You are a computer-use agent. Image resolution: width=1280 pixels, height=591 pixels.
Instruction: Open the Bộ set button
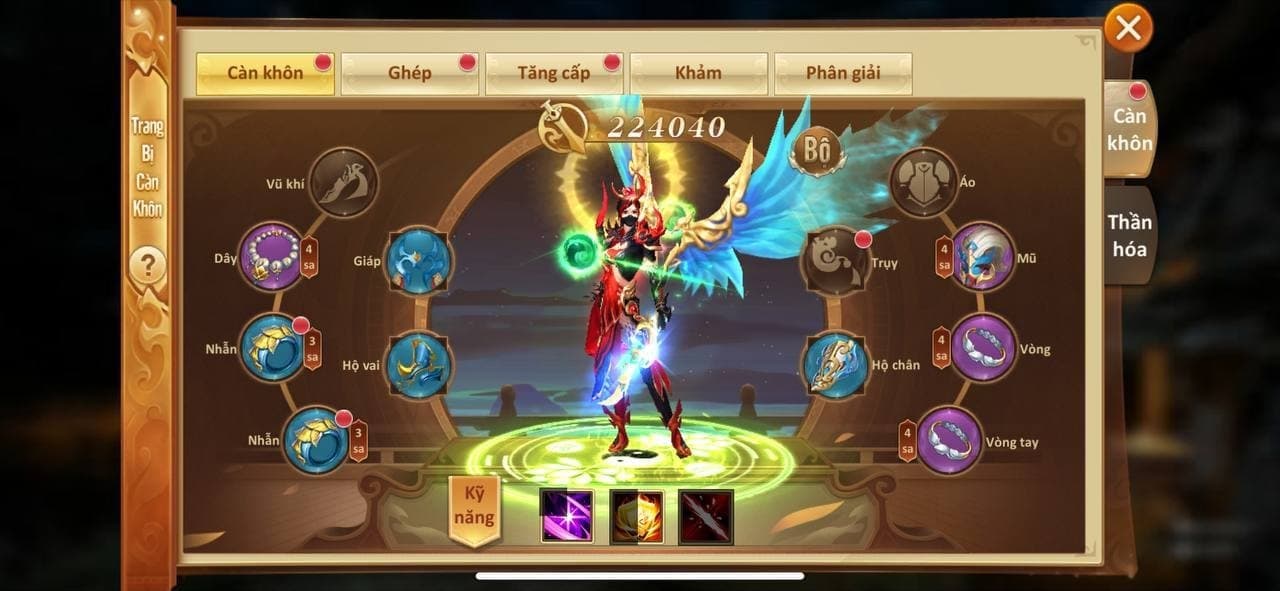(816, 151)
